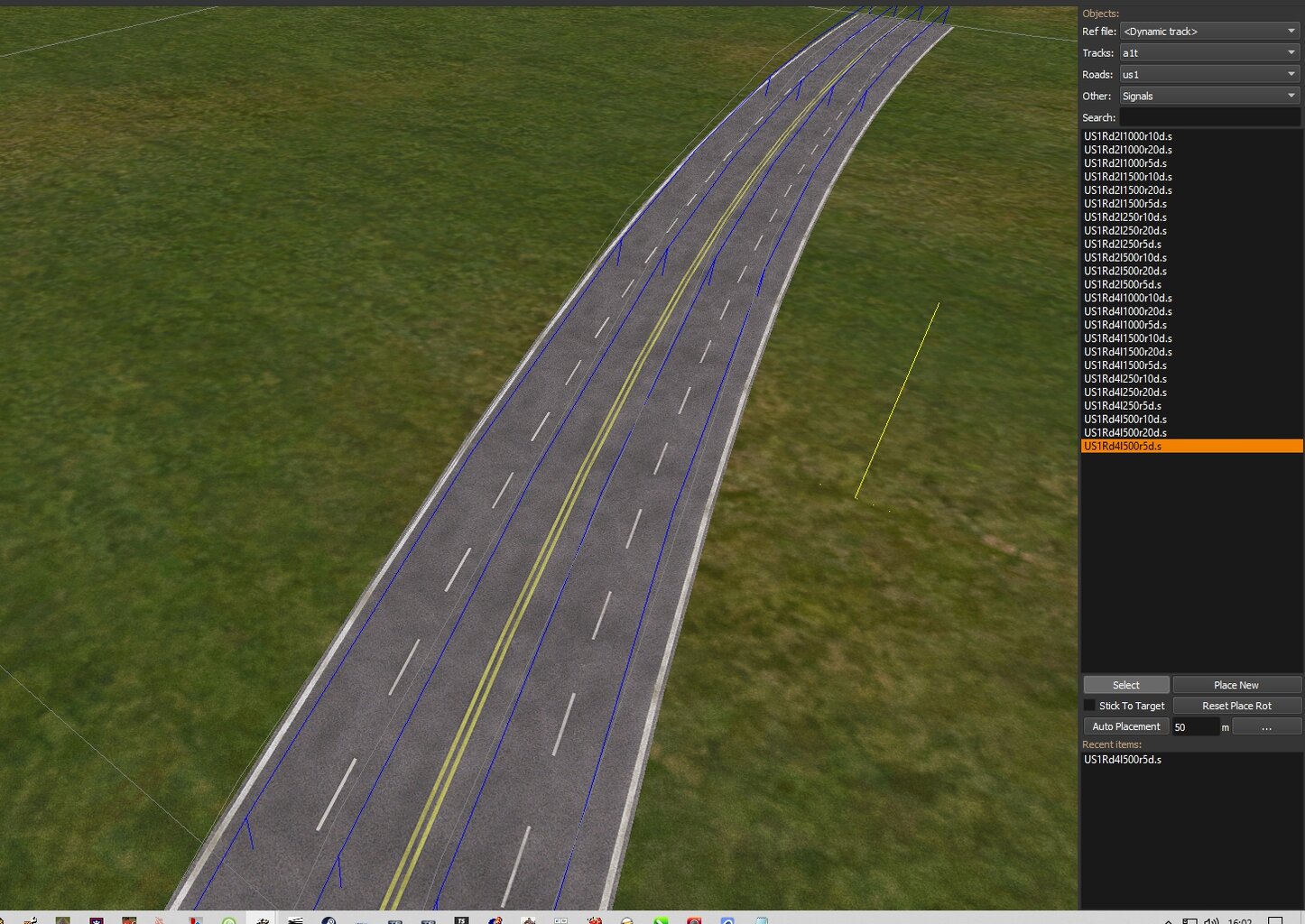Open the TS app from the taskbar
This screenshot has width=1305, height=924.
461,919
